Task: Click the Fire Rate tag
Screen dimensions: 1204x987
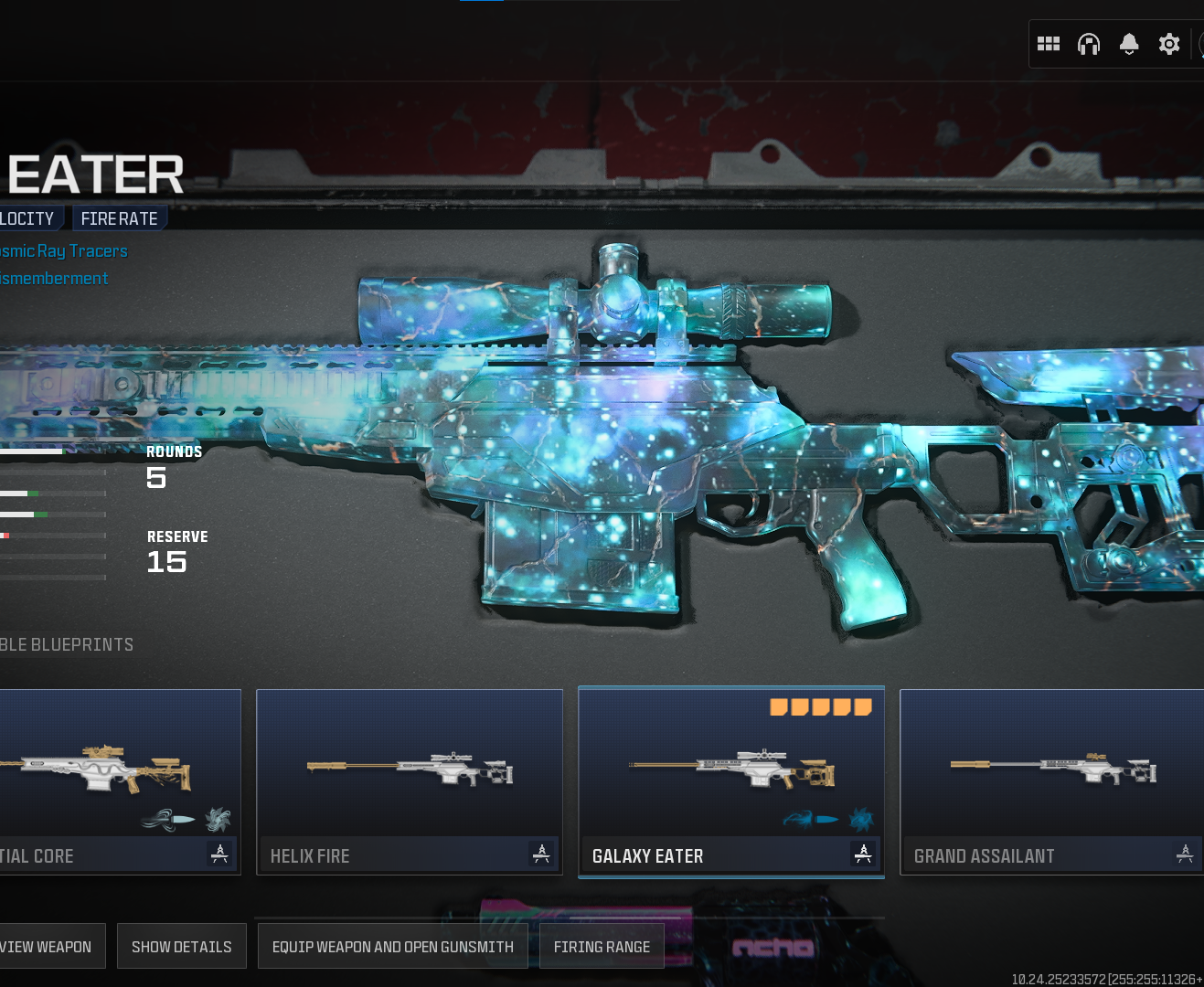Action: (x=119, y=218)
